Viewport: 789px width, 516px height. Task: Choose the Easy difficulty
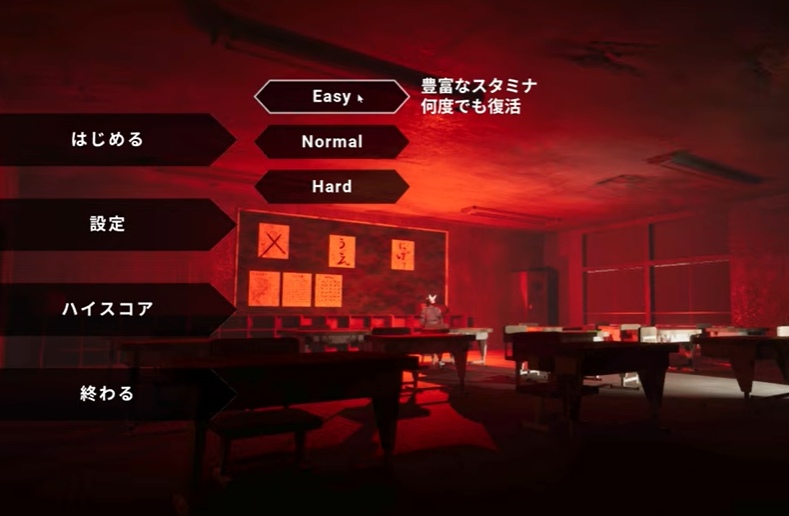point(331,97)
